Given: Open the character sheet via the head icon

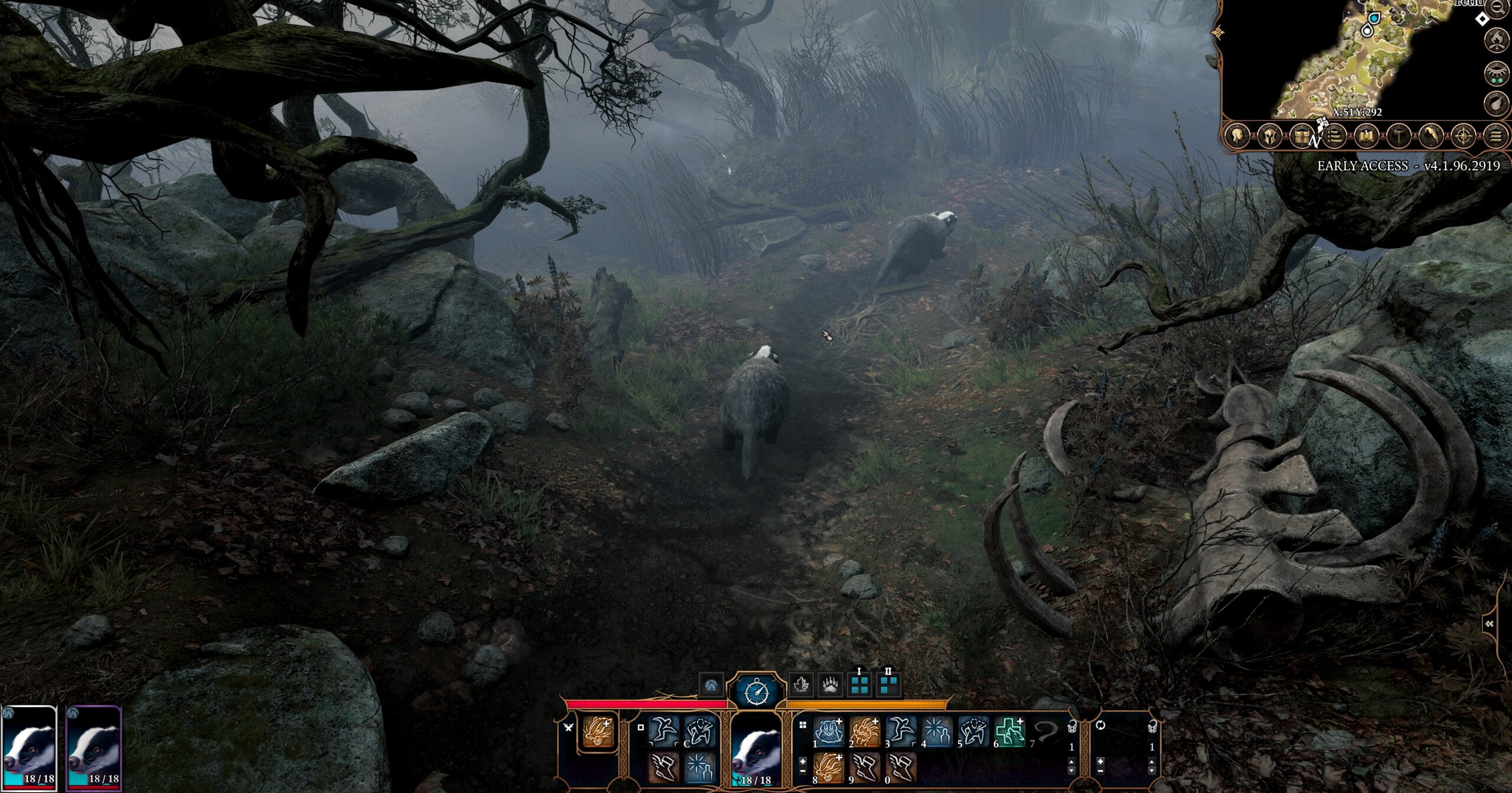Looking at the screenshot, I should [x=1237, y=137].
